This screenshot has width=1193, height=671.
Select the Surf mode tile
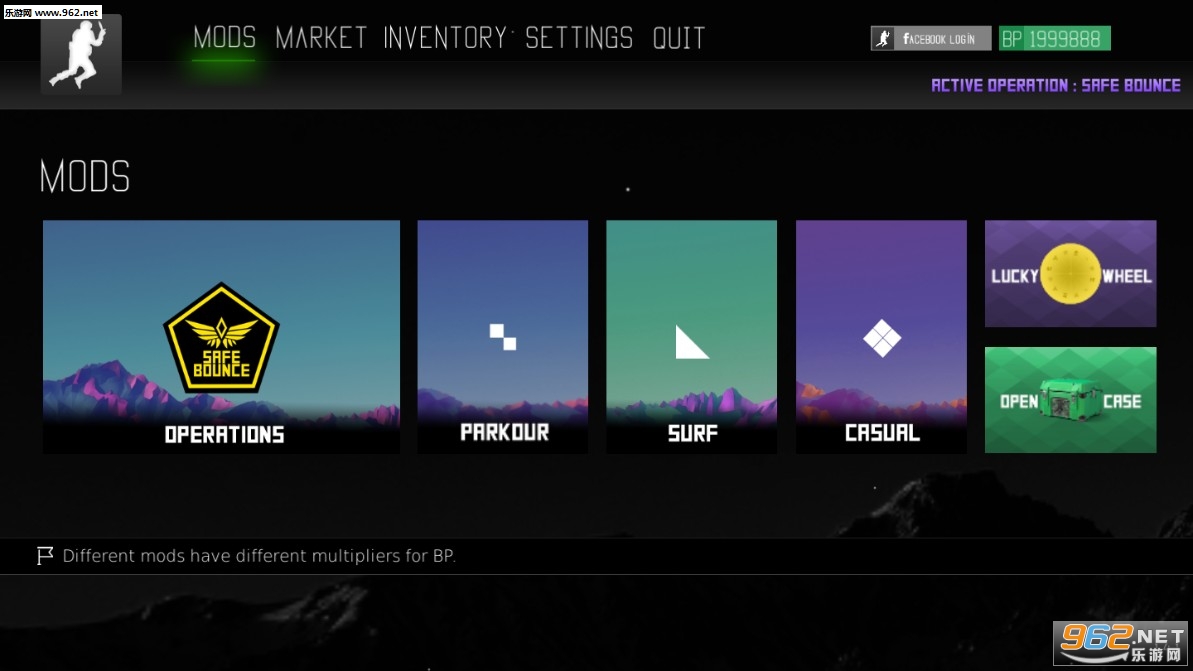(691, 337)
